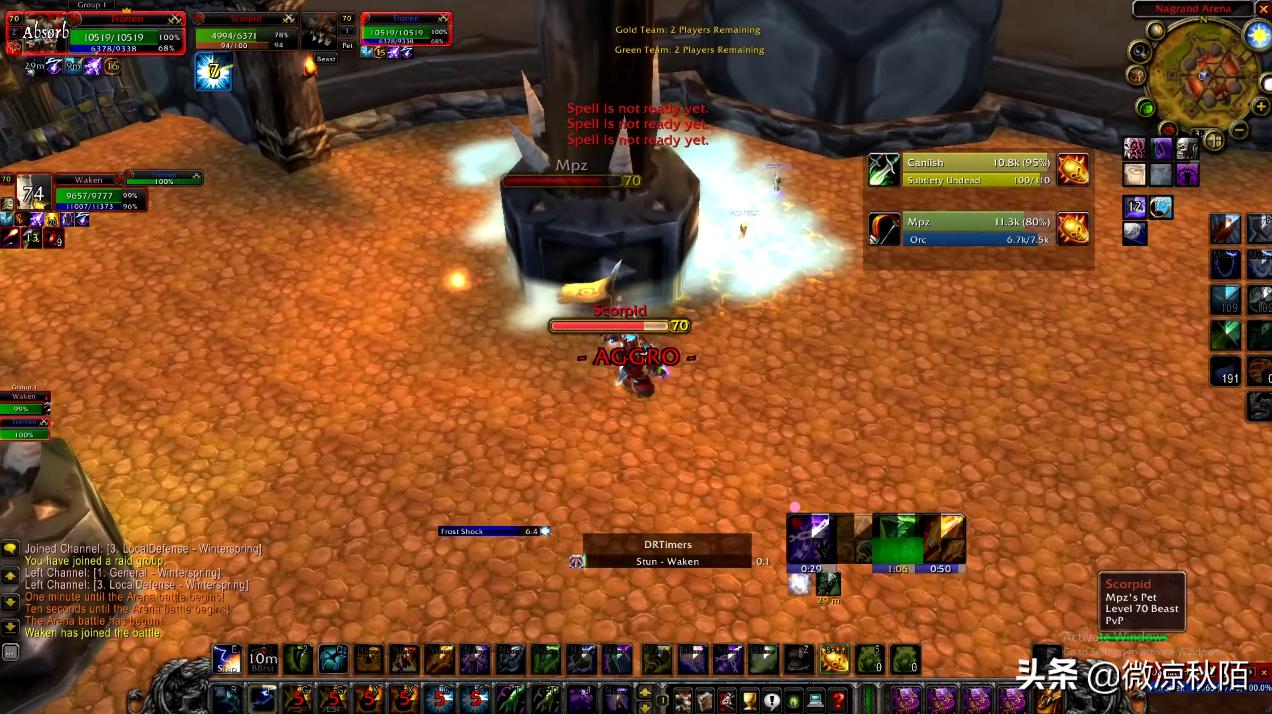1272x714 pixels.
Task: Activate the action slot showing 10m cooldown
Action: point(263,660)
